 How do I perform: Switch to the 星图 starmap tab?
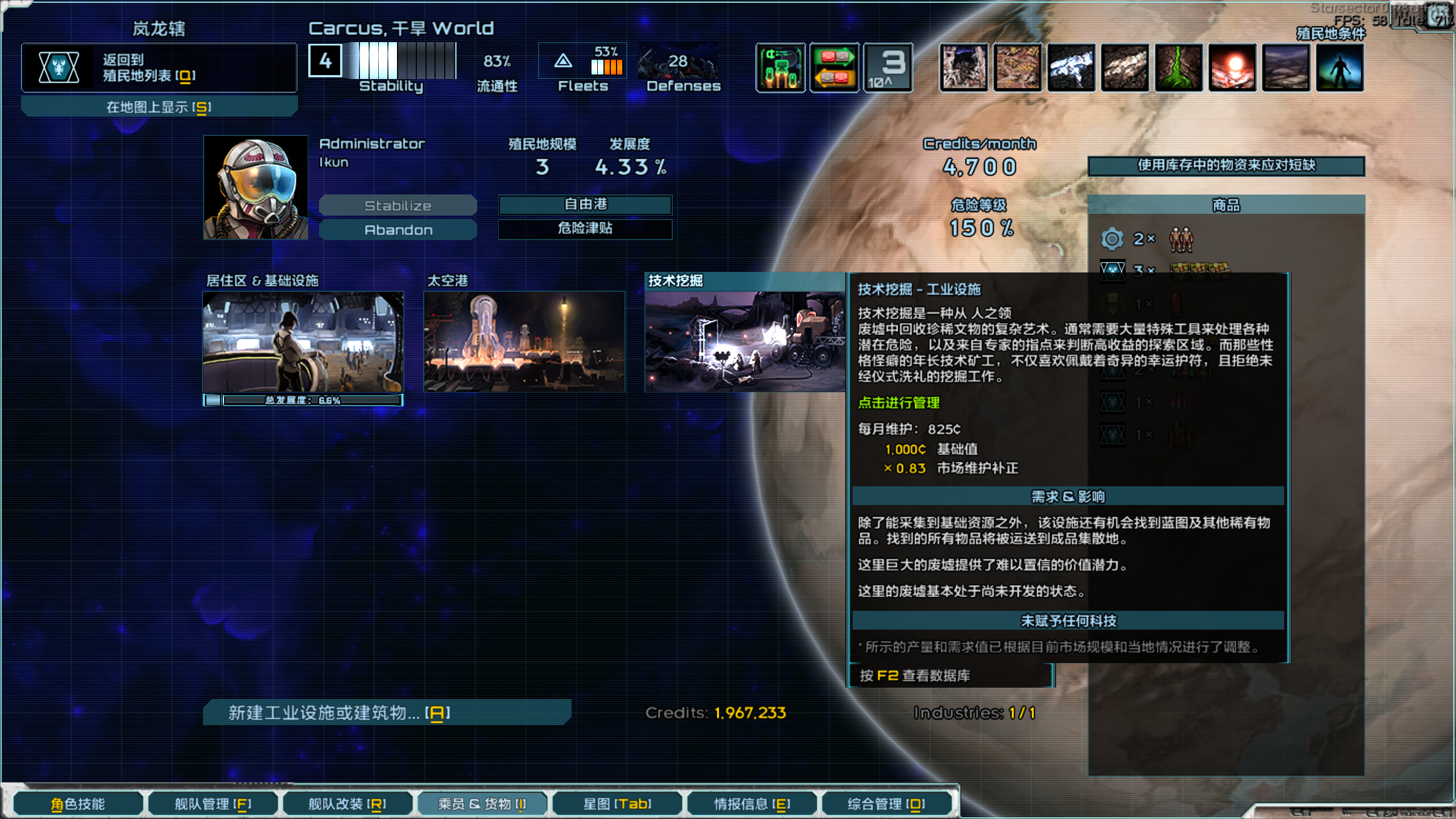(x=617, y=804)
